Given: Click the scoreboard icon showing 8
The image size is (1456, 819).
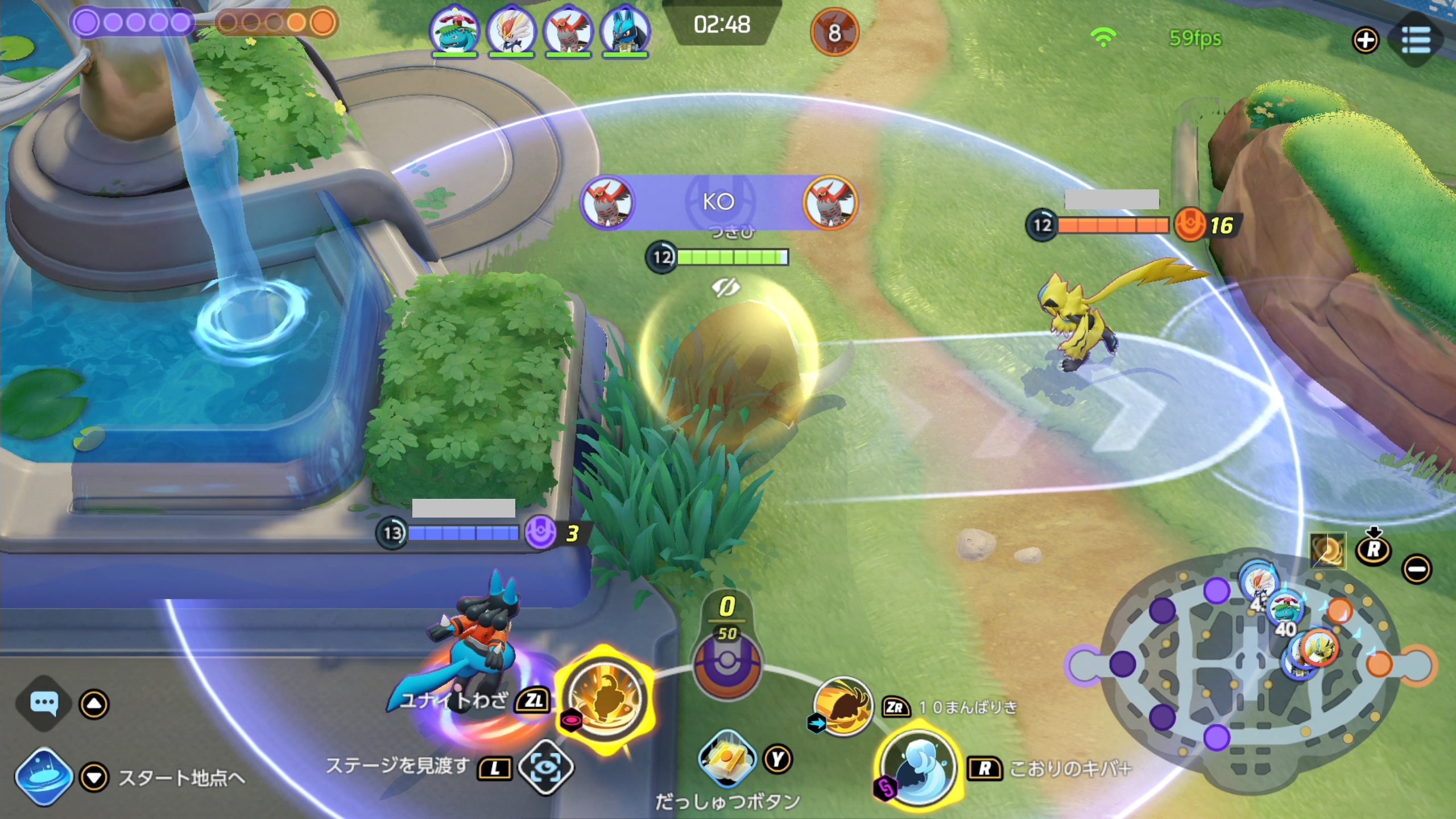Looking at the screenshot, I should click(834, 32).
